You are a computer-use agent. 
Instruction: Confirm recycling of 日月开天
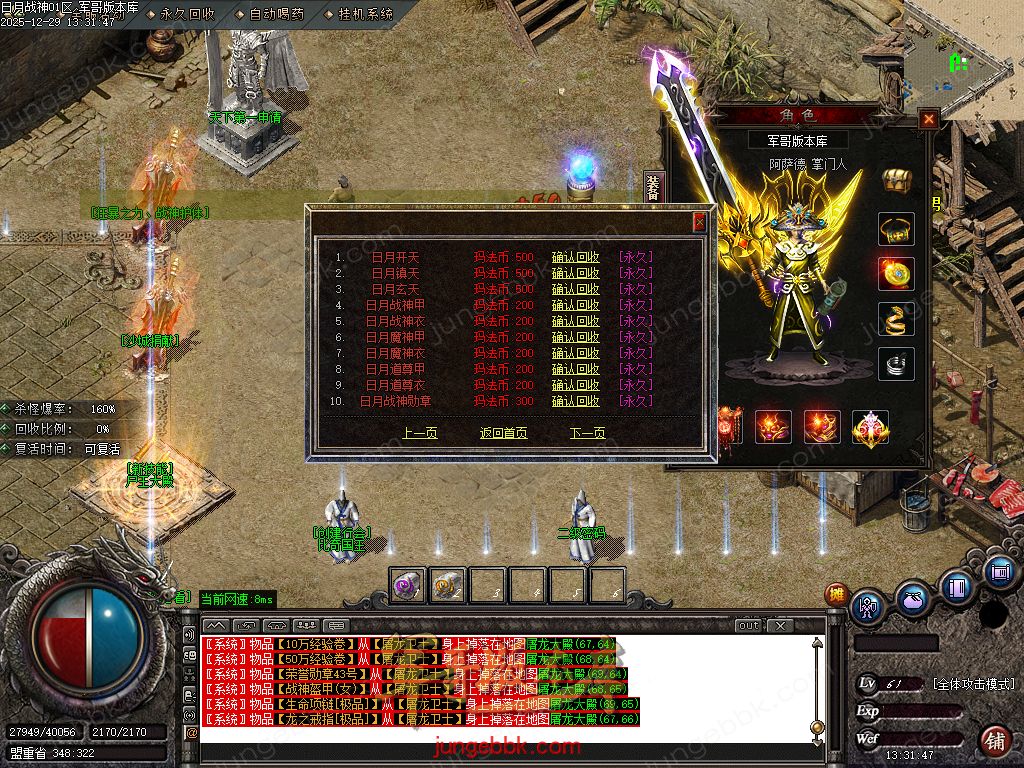click(575, 257)
